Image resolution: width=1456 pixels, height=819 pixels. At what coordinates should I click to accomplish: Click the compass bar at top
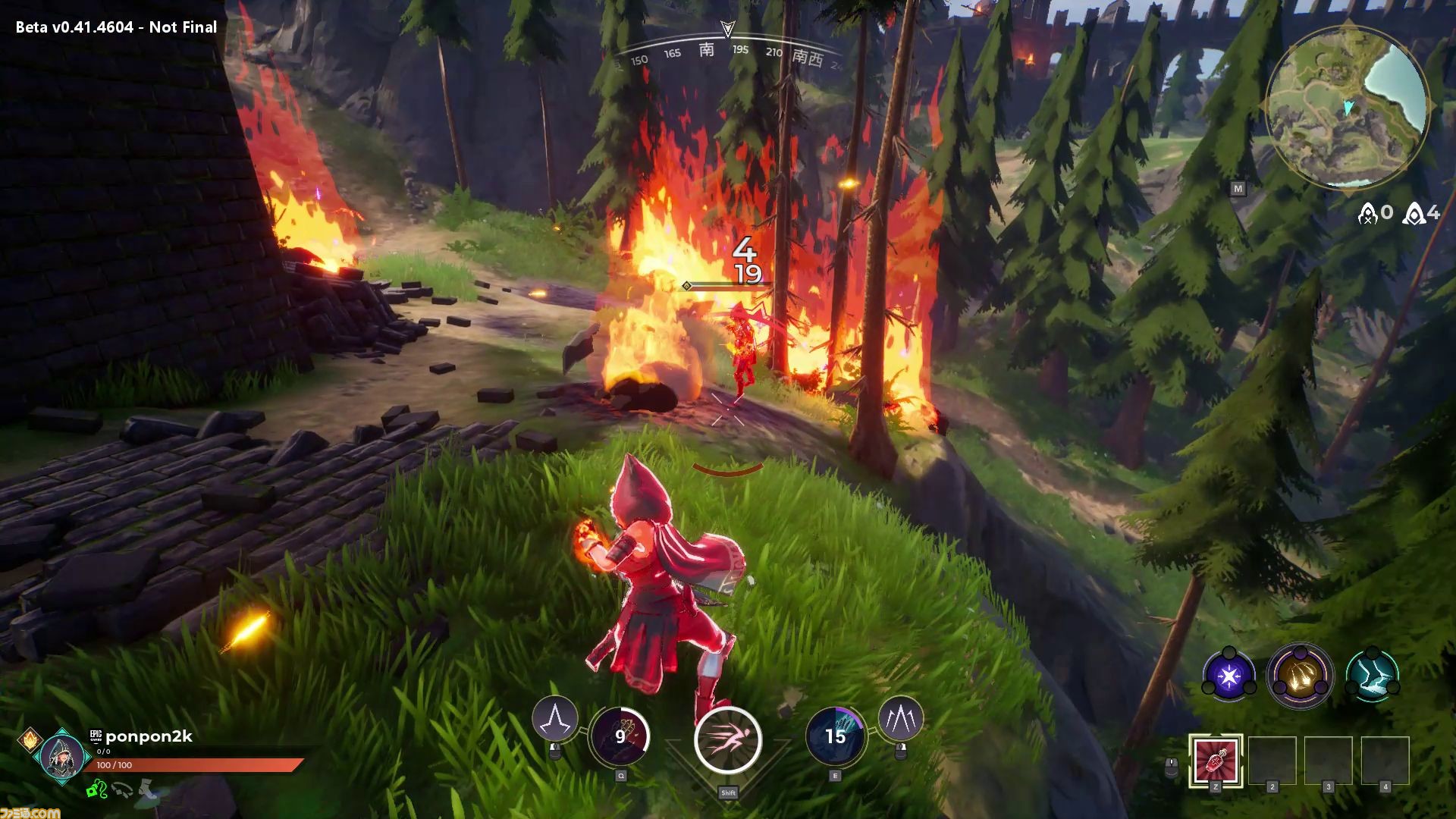[x=728, y=53]
